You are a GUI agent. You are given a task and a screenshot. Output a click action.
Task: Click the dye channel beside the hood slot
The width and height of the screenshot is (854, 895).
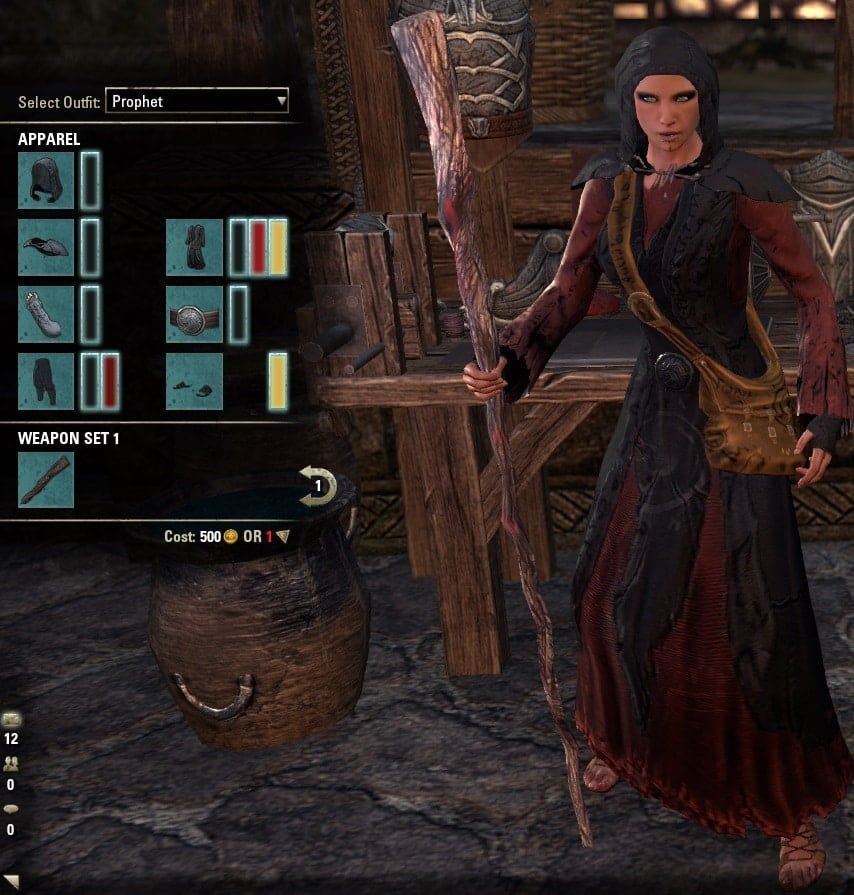[90, 180]
